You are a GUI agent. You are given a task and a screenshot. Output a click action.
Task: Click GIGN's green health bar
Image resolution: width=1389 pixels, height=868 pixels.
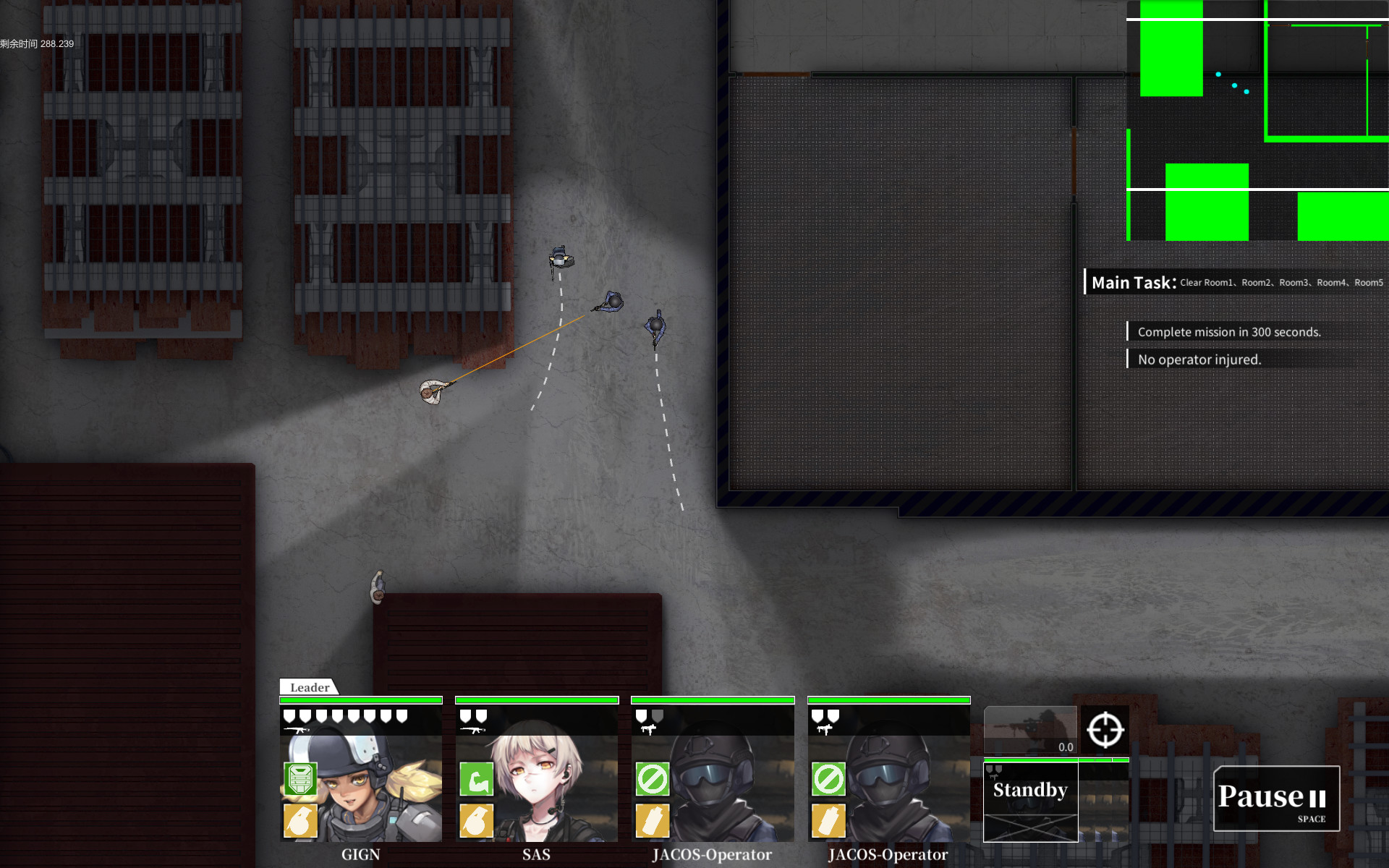(361, 699)
